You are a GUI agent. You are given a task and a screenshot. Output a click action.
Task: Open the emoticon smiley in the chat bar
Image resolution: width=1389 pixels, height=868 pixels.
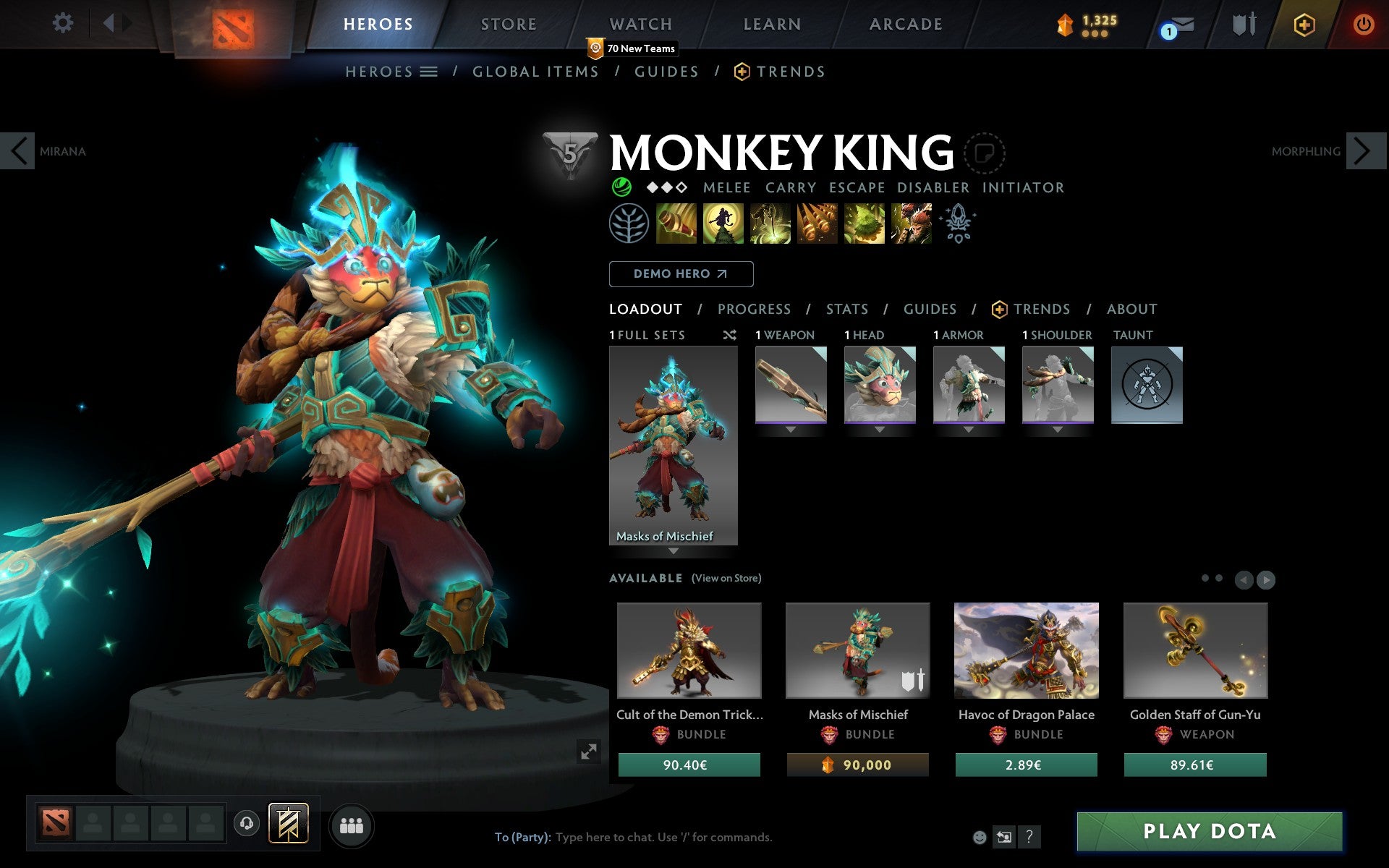[981, 838]
